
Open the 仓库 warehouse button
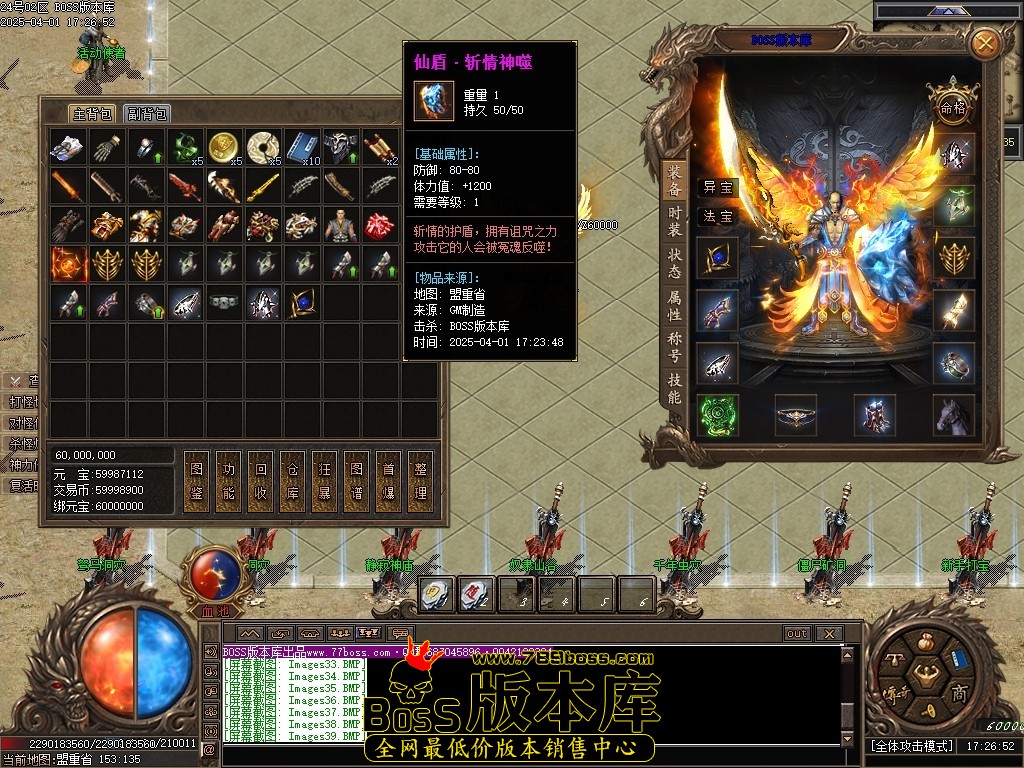point(293,481)
